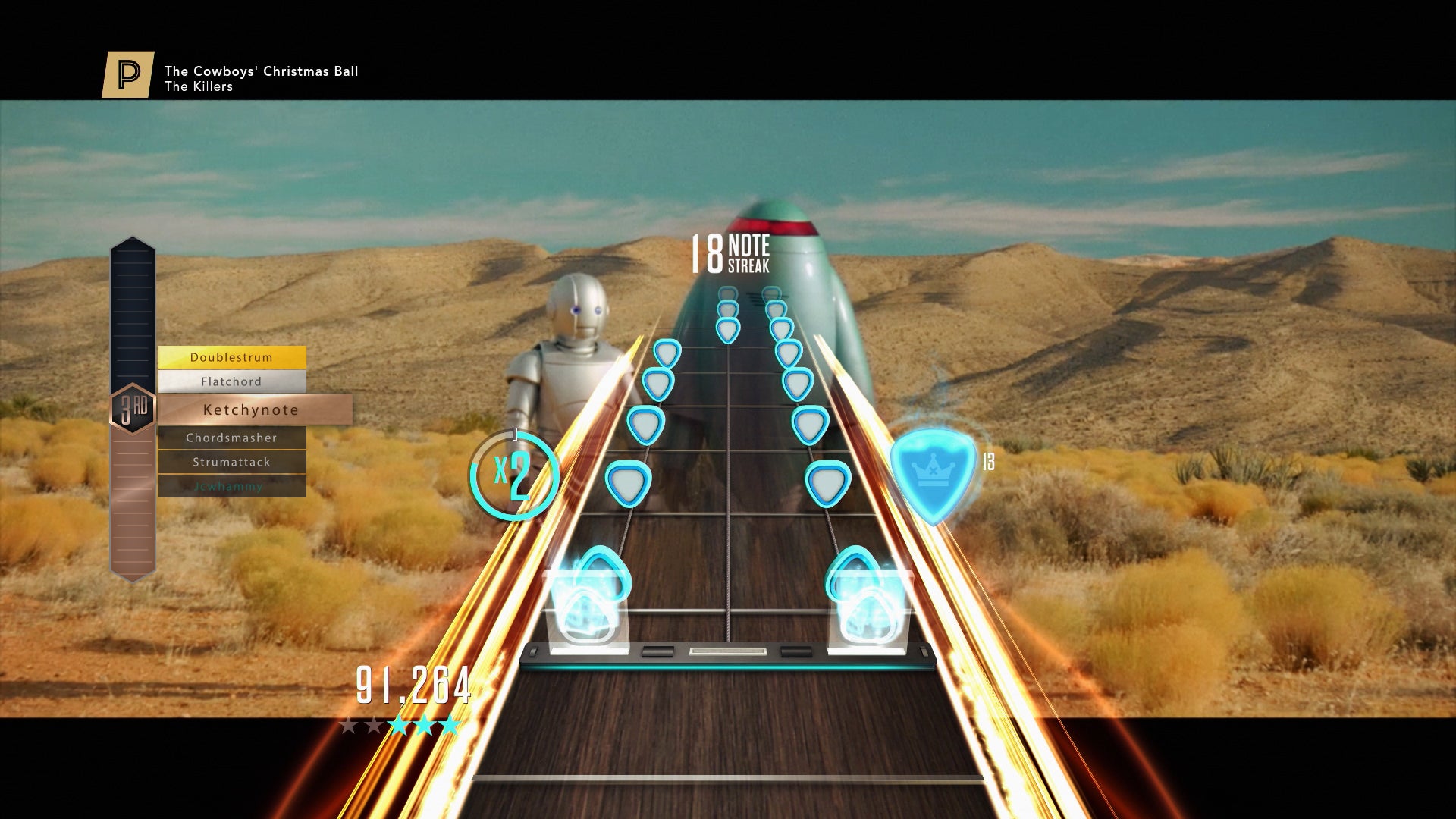Click the Flatchord leaderboard row
Viewport: 1456px width, 819px height.
coord(232,381)
